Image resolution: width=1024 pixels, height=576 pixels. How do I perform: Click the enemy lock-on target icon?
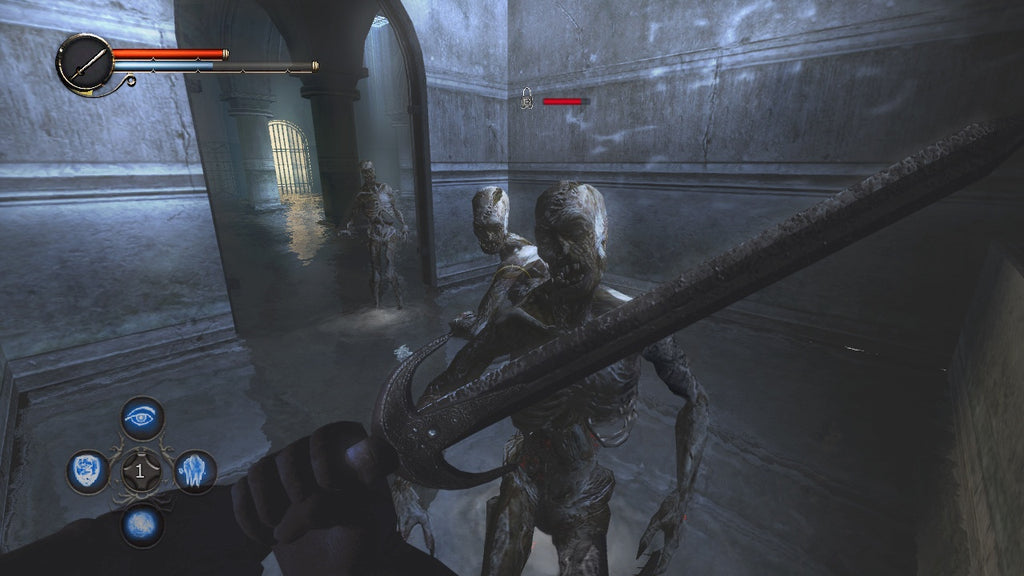click(526, 99)
